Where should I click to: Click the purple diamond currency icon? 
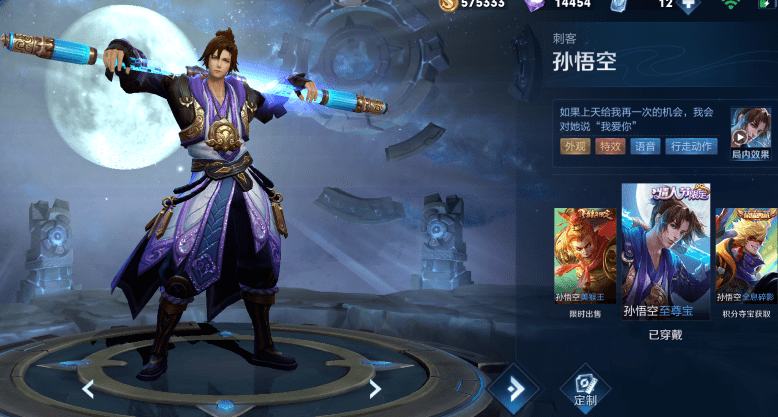point(533,5)
